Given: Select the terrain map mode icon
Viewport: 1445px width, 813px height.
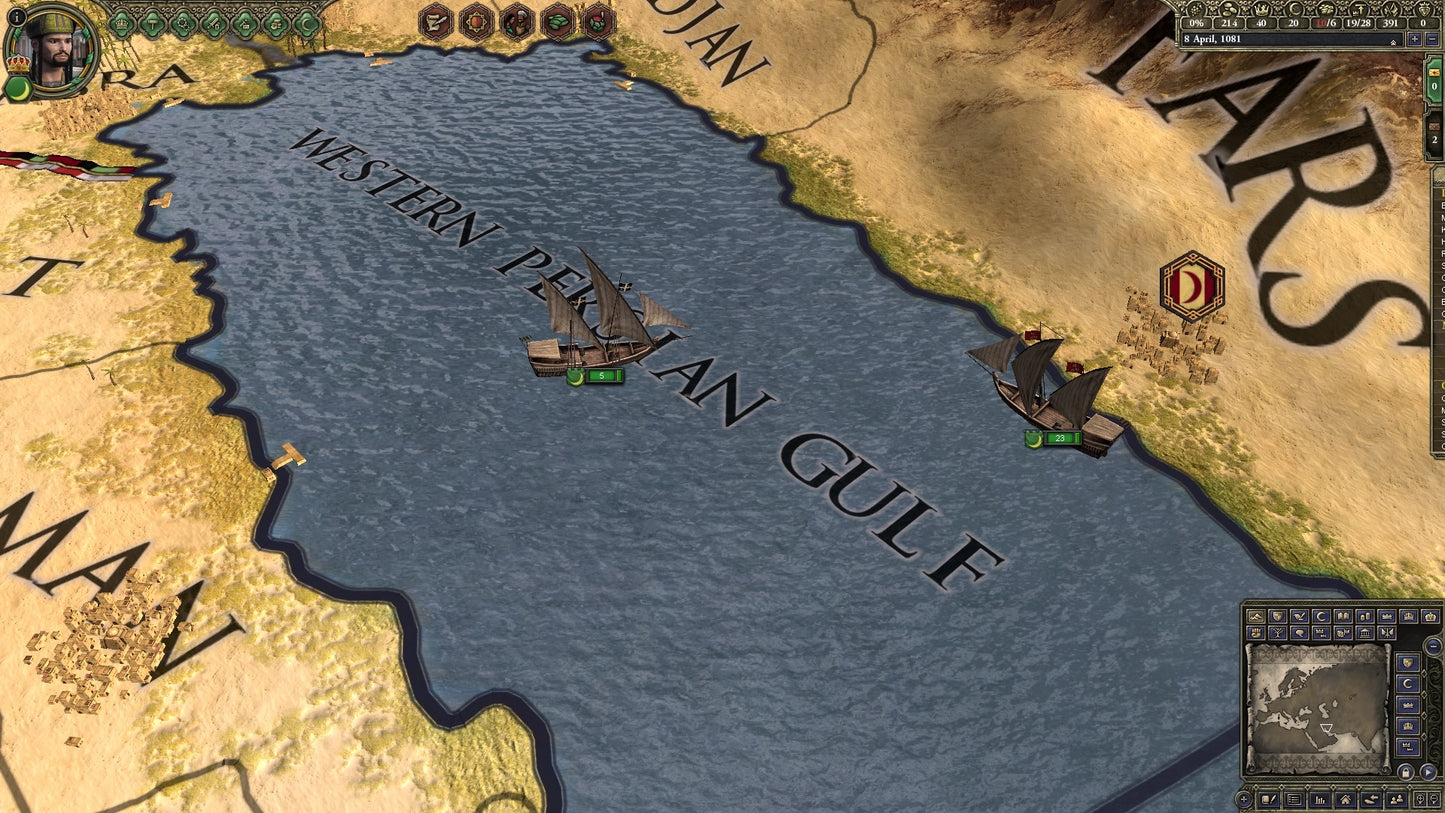Looking at the screenshot, I should 1256,616.
